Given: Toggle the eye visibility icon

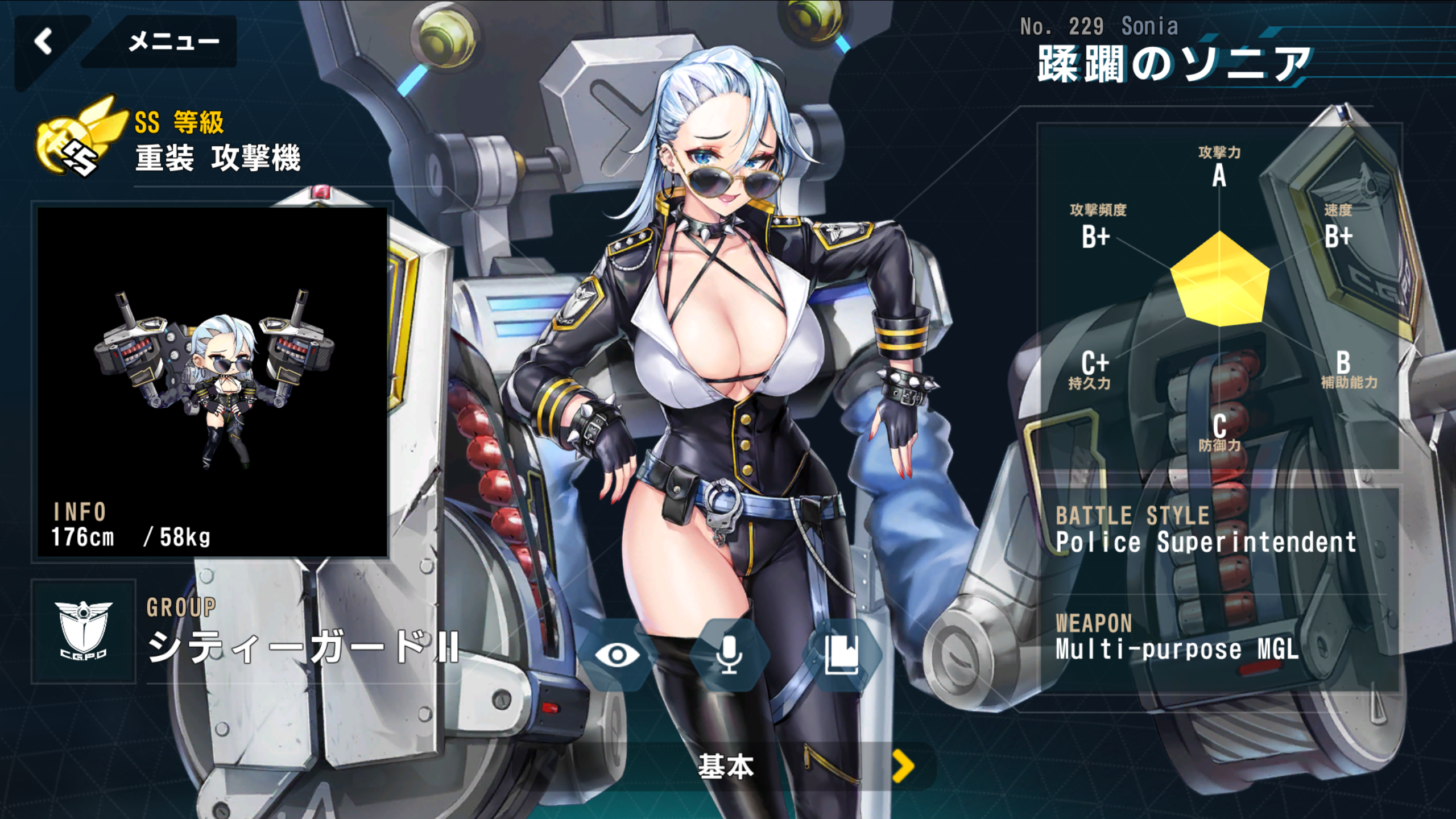Looking at the screenshot, I should click(x=617, y=655).
